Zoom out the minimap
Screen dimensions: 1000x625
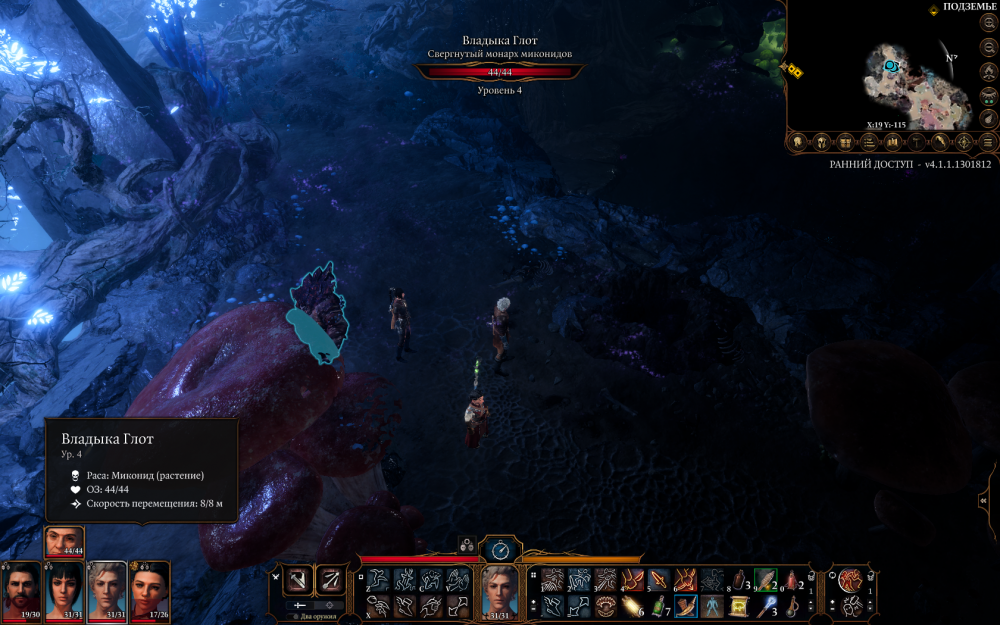coord(988,48)
